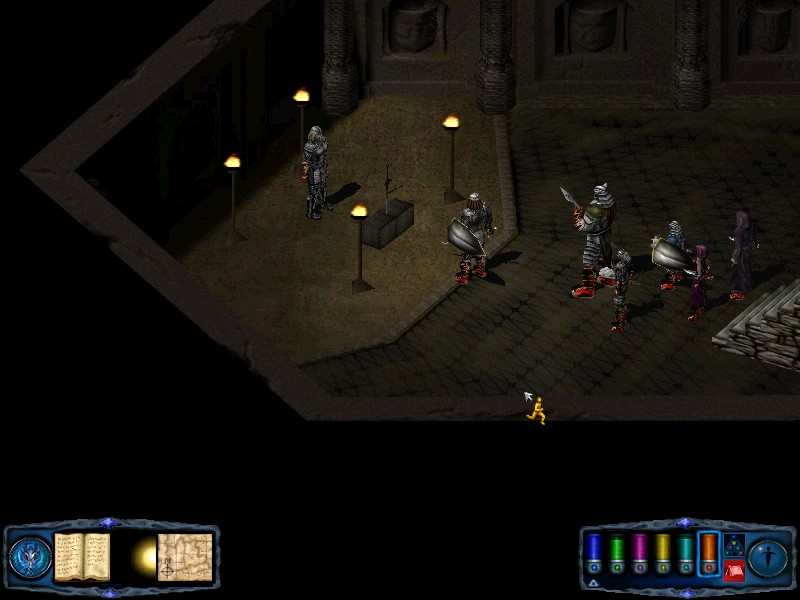Viewport: 800px width, 600px height.
Task: Select the blue party member vial
Action: (593, 553)
